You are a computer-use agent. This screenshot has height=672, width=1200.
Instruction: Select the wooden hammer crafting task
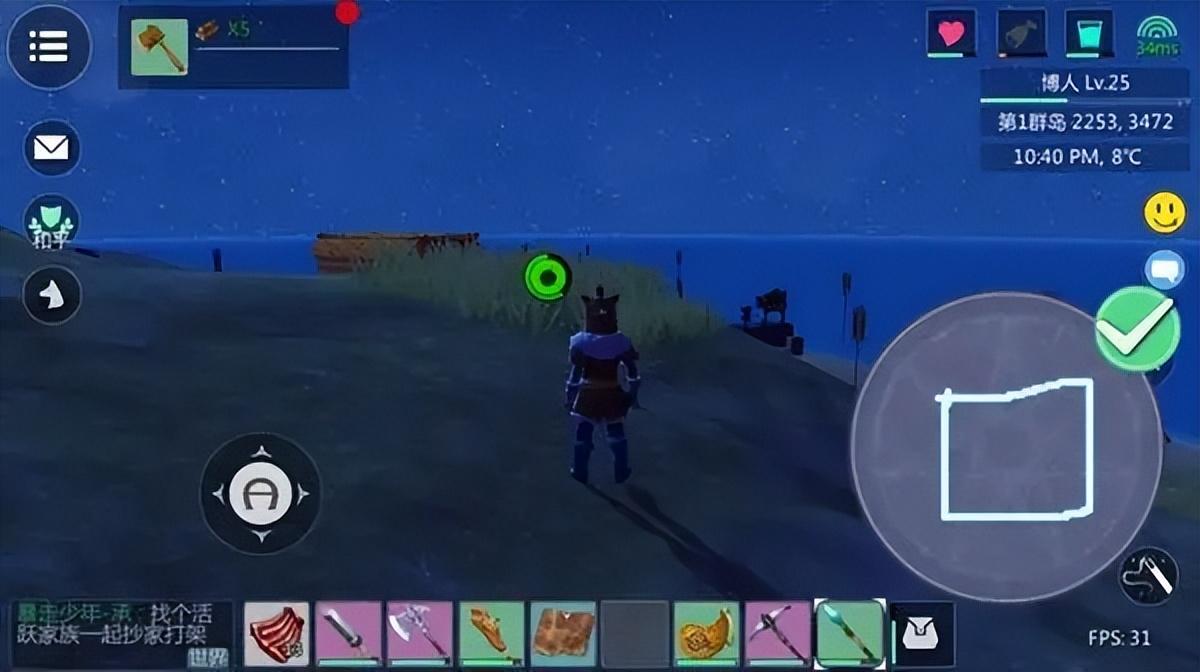click(159, 46)
